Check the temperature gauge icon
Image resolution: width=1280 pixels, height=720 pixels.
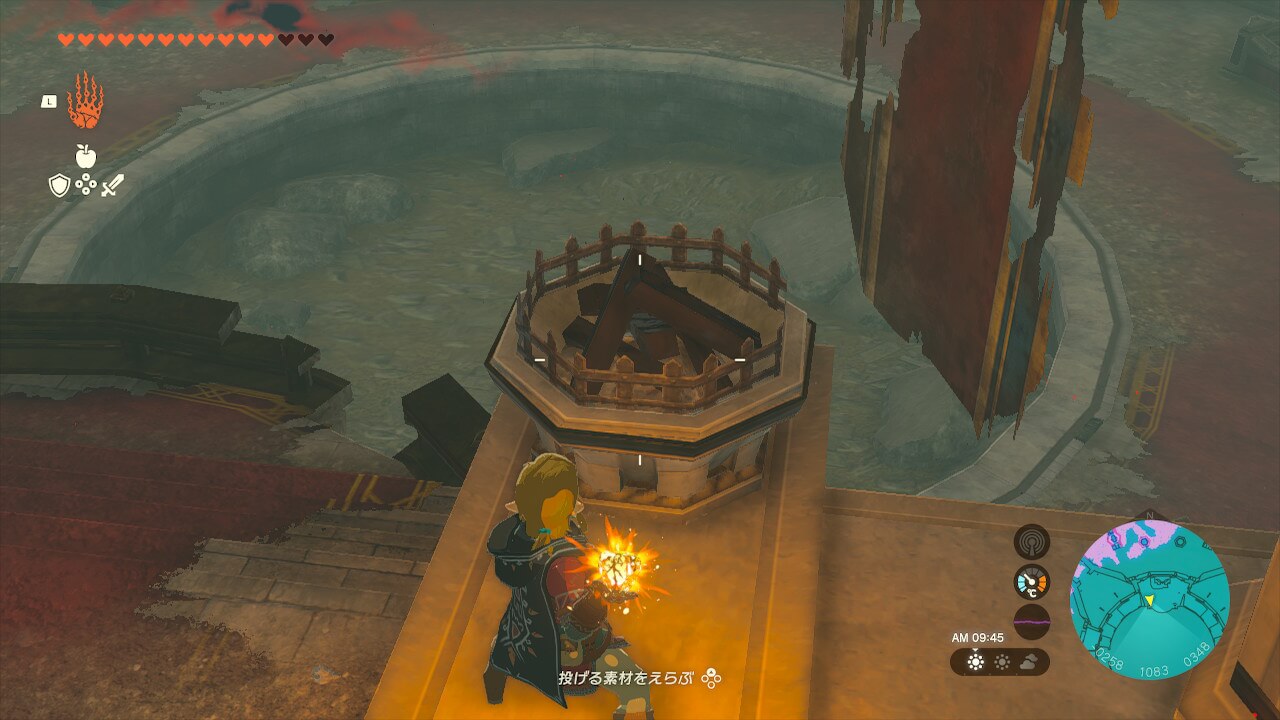tap(1032, 582)
